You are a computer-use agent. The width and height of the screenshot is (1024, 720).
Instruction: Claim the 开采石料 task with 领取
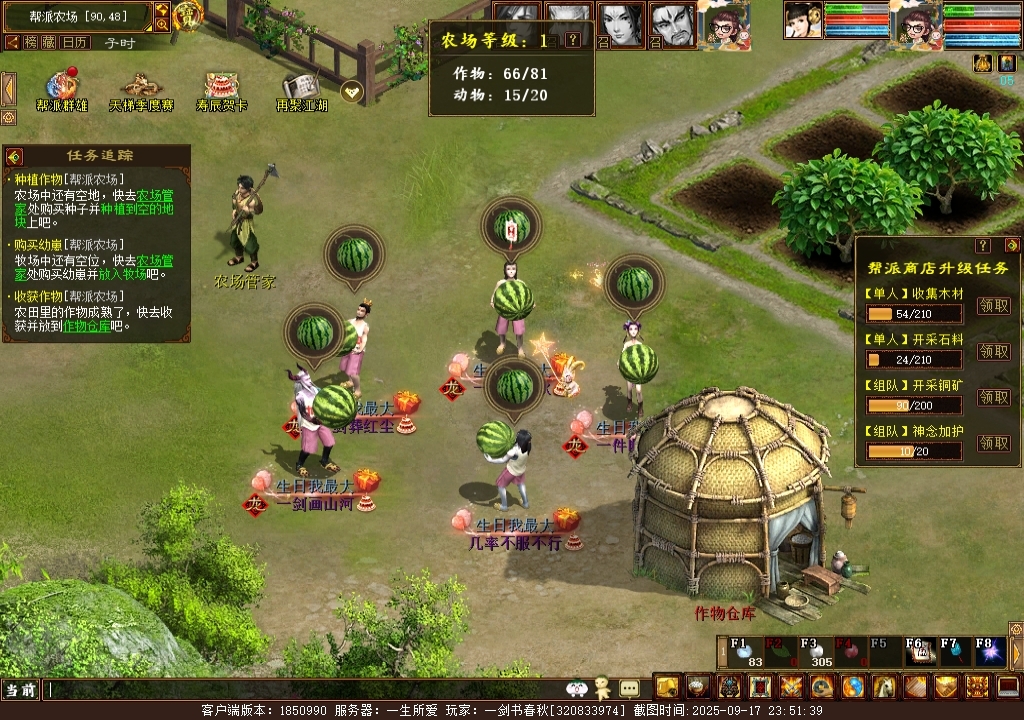click(993, 351)
